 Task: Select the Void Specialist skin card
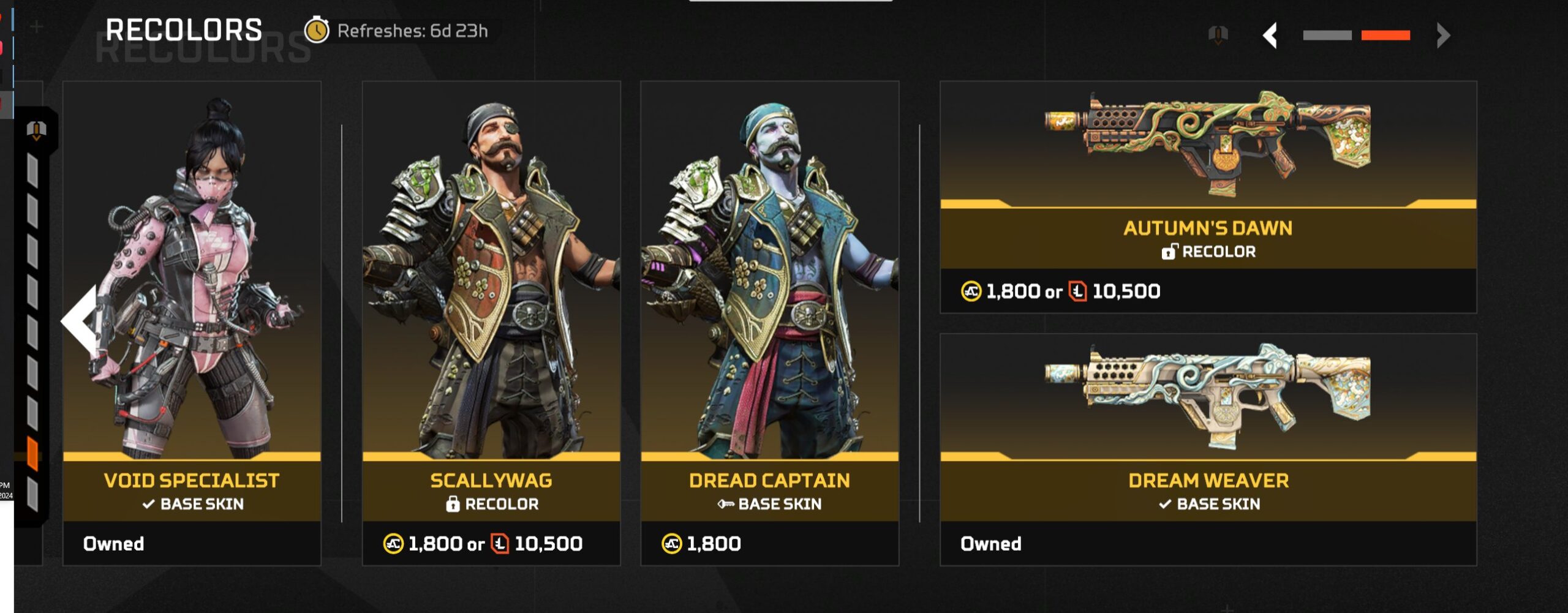coord(192,323)
